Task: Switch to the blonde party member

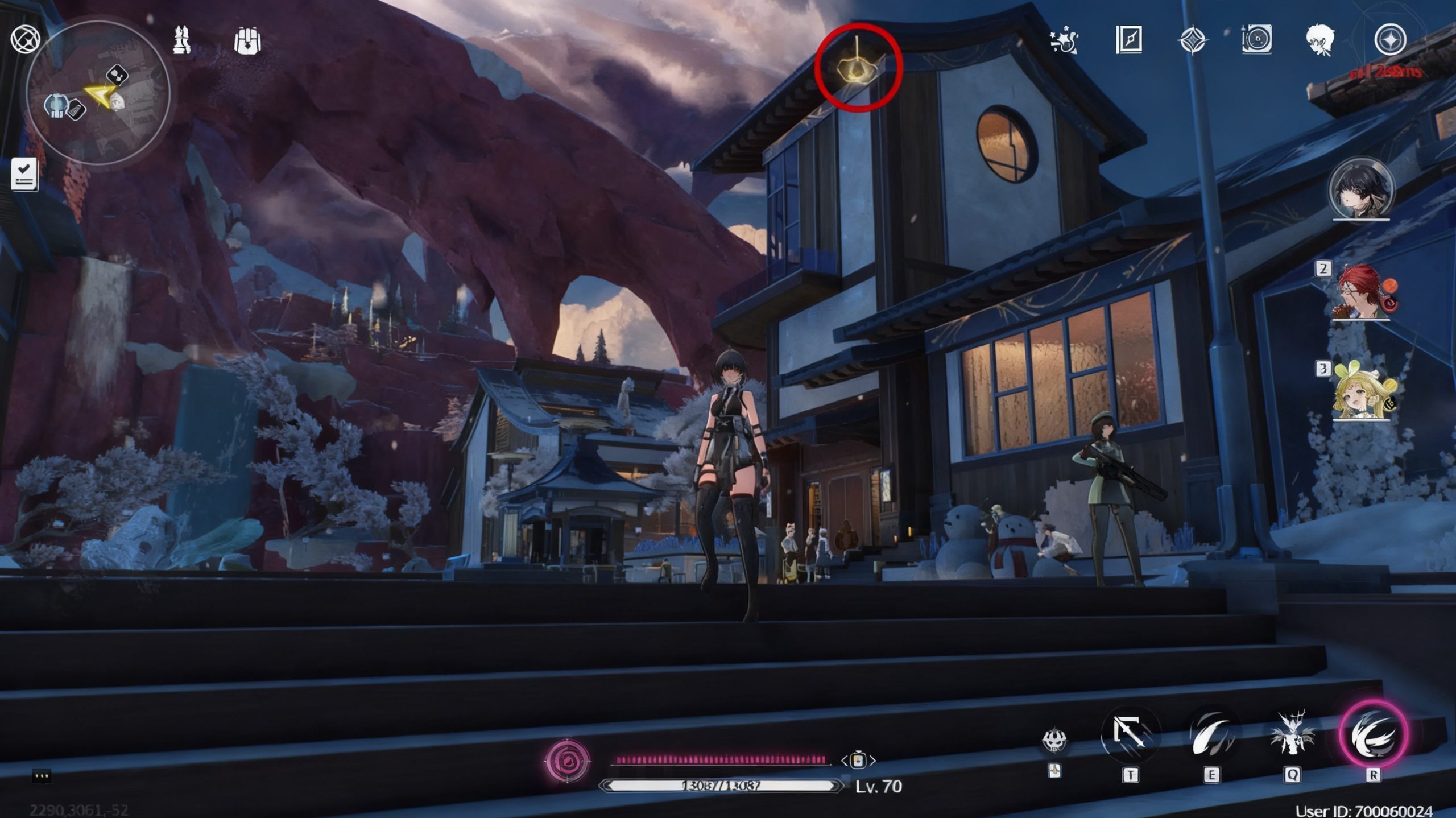Action: (1361, 391)
